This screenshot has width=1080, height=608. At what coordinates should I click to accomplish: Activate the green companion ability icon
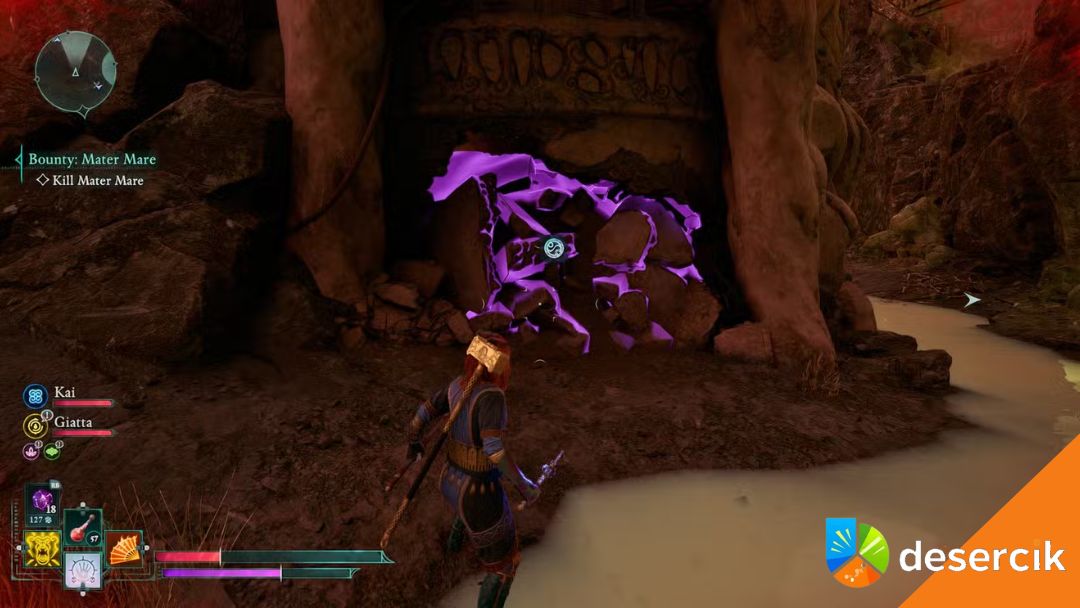pyautogui.click(x=52, y=451)
